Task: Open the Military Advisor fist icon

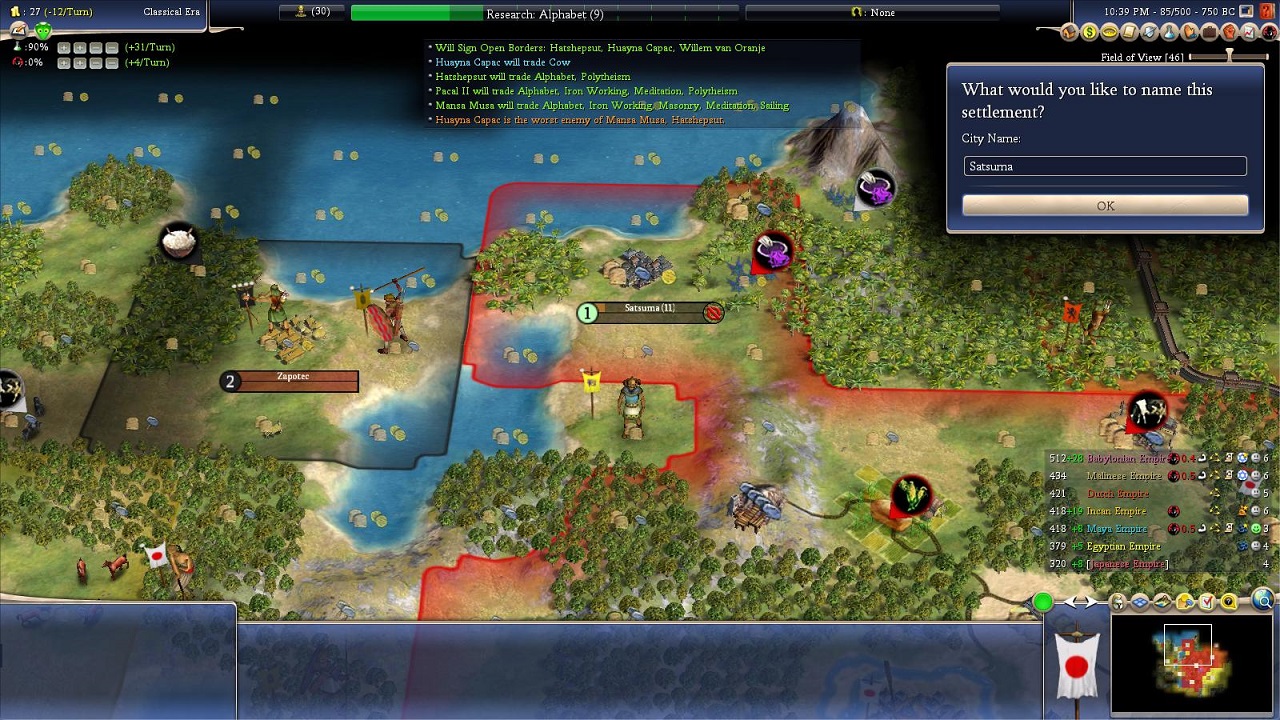Action: pyautogui.click(x=1230, y=33)
